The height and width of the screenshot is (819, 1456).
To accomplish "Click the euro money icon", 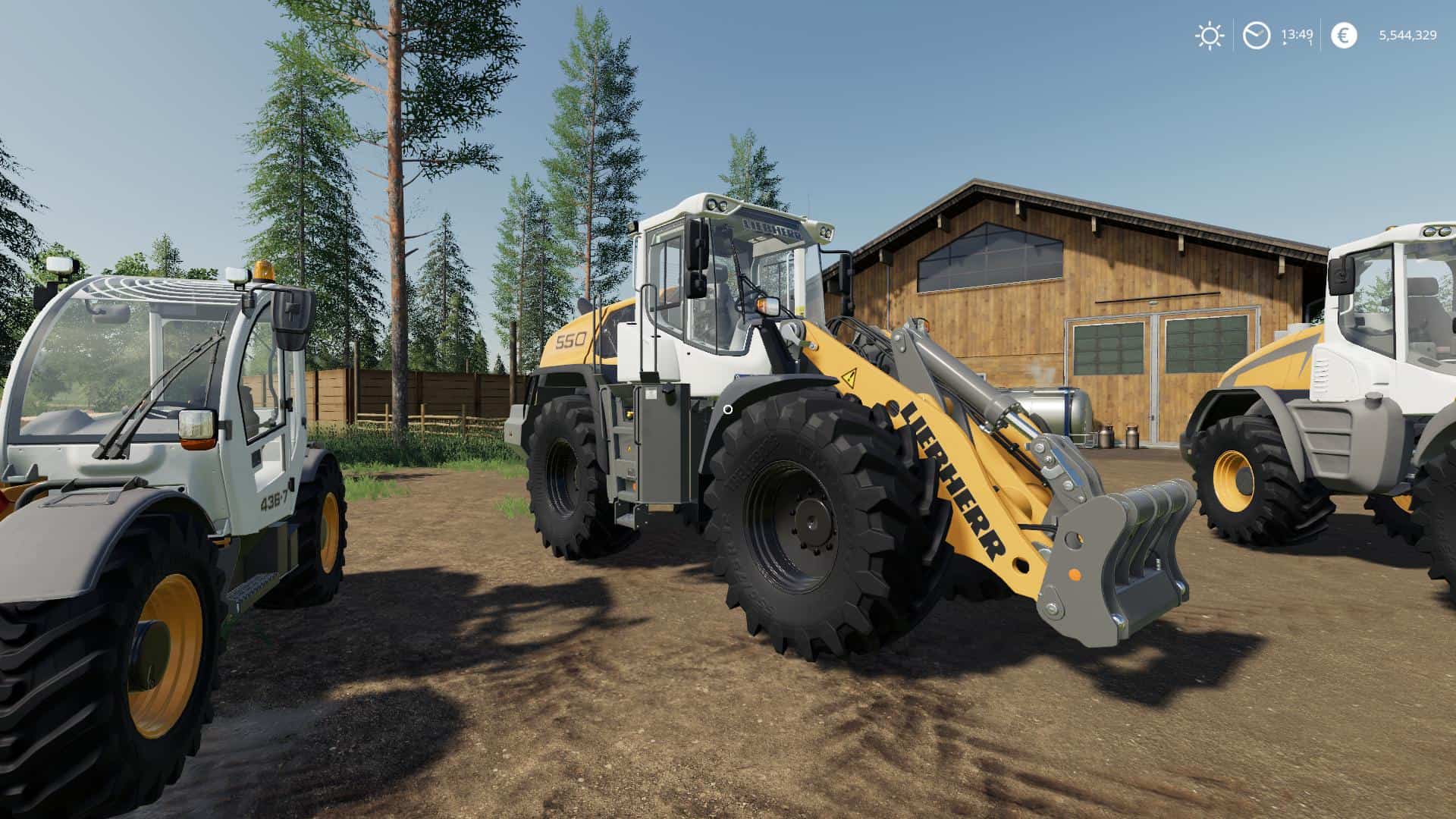I will point(1344,36).
